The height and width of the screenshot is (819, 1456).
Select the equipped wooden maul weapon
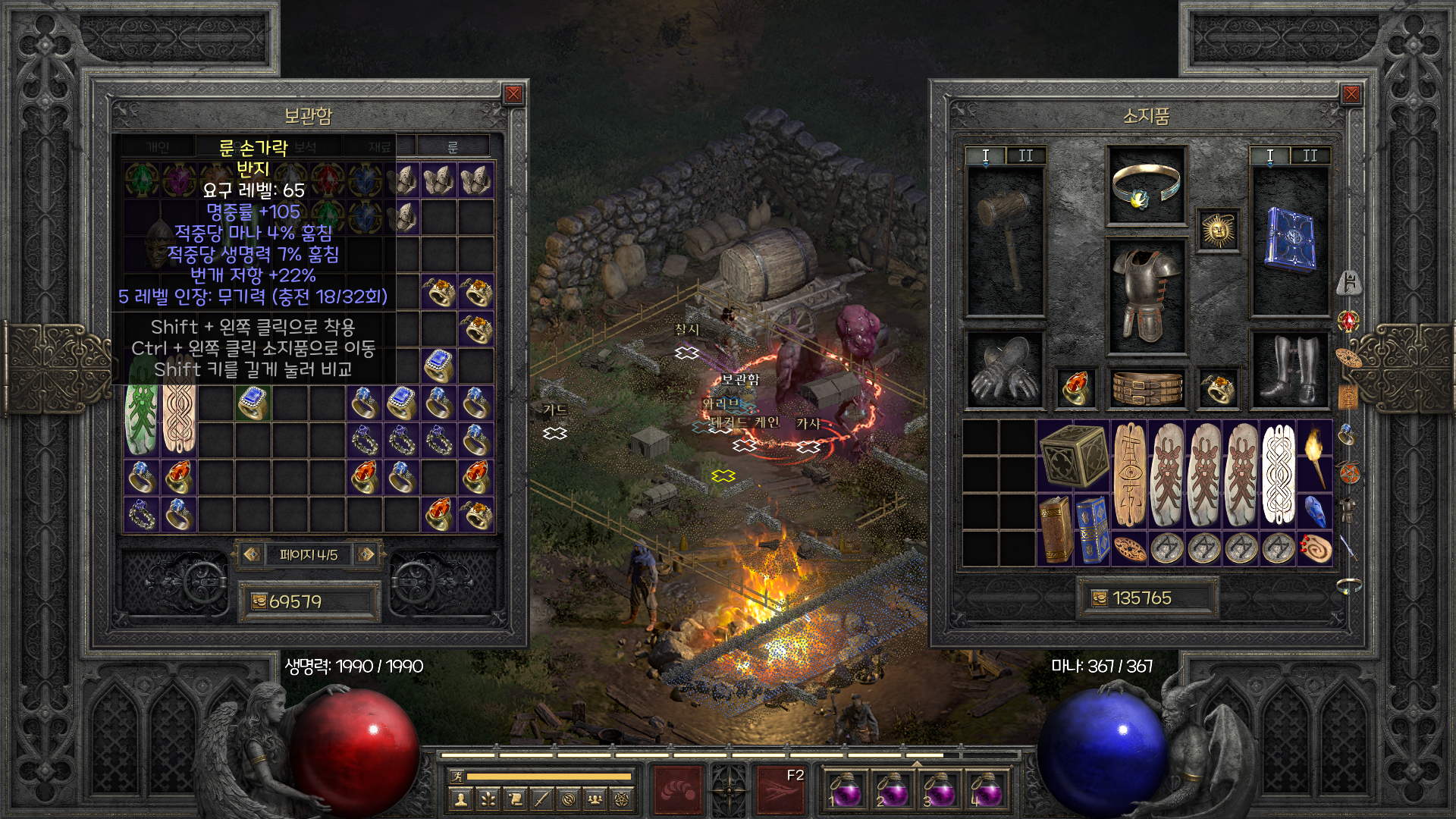click(1004, 239)
